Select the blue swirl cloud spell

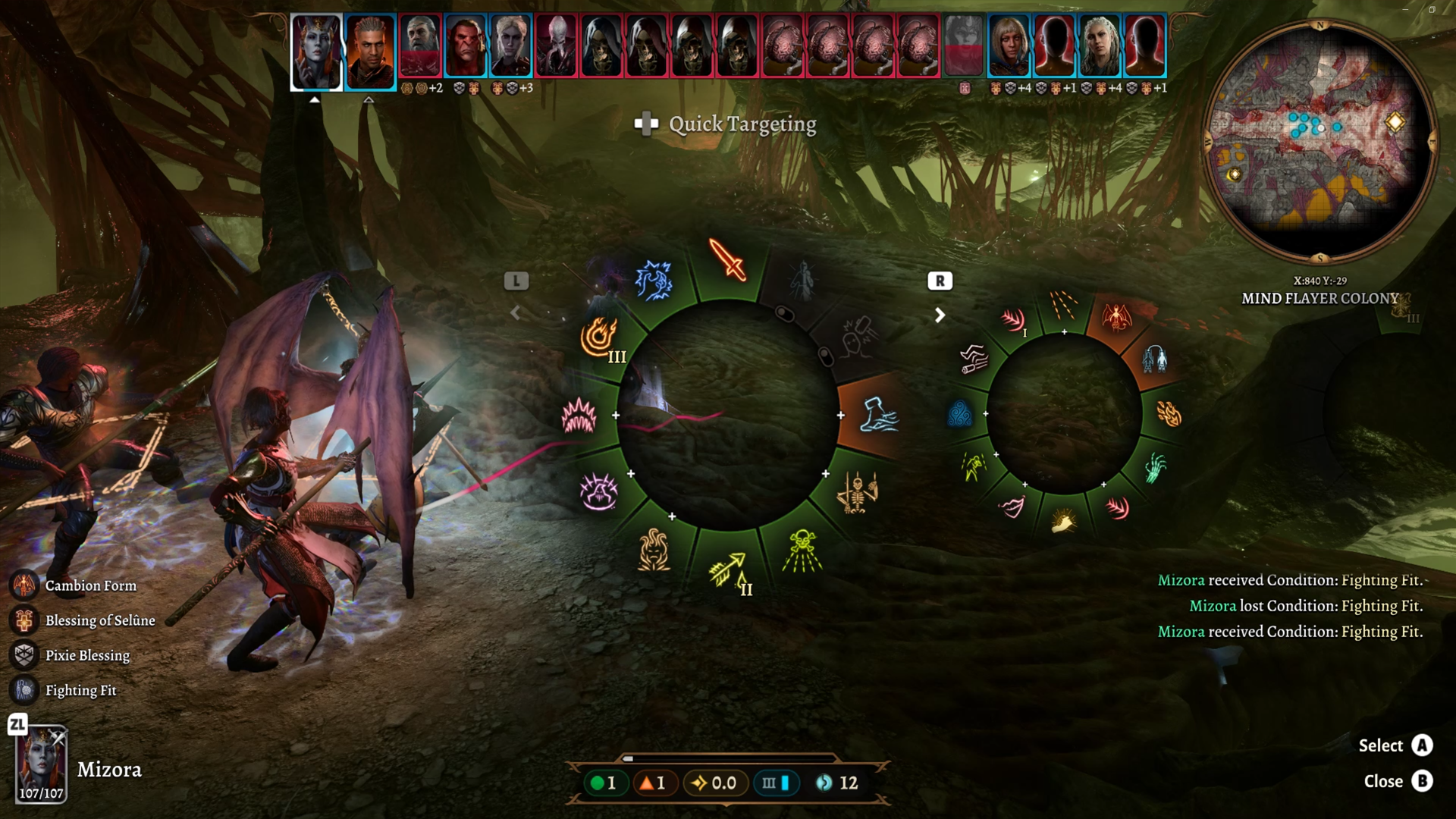click(960, 415)
